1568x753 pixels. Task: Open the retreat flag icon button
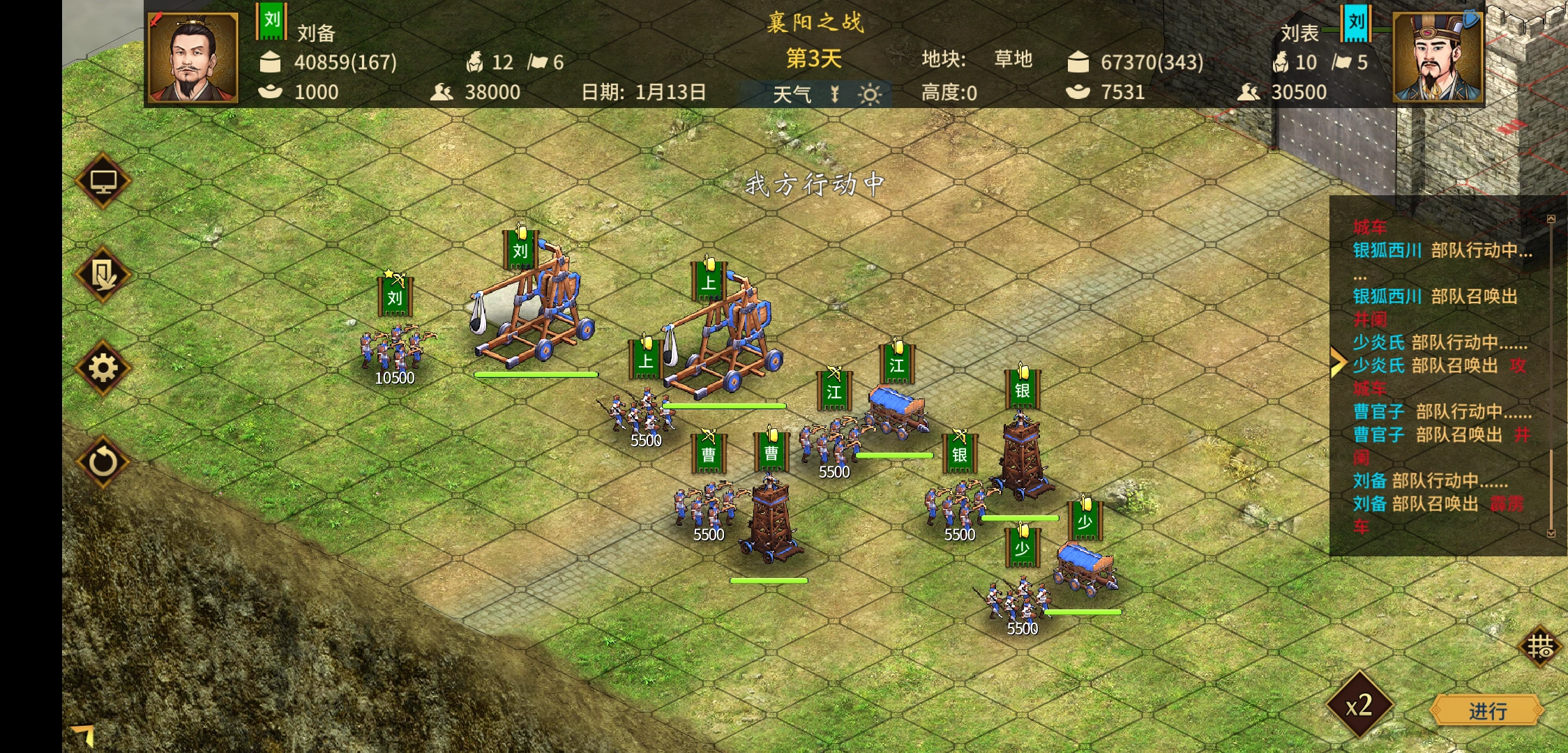[x=103, y=275]
